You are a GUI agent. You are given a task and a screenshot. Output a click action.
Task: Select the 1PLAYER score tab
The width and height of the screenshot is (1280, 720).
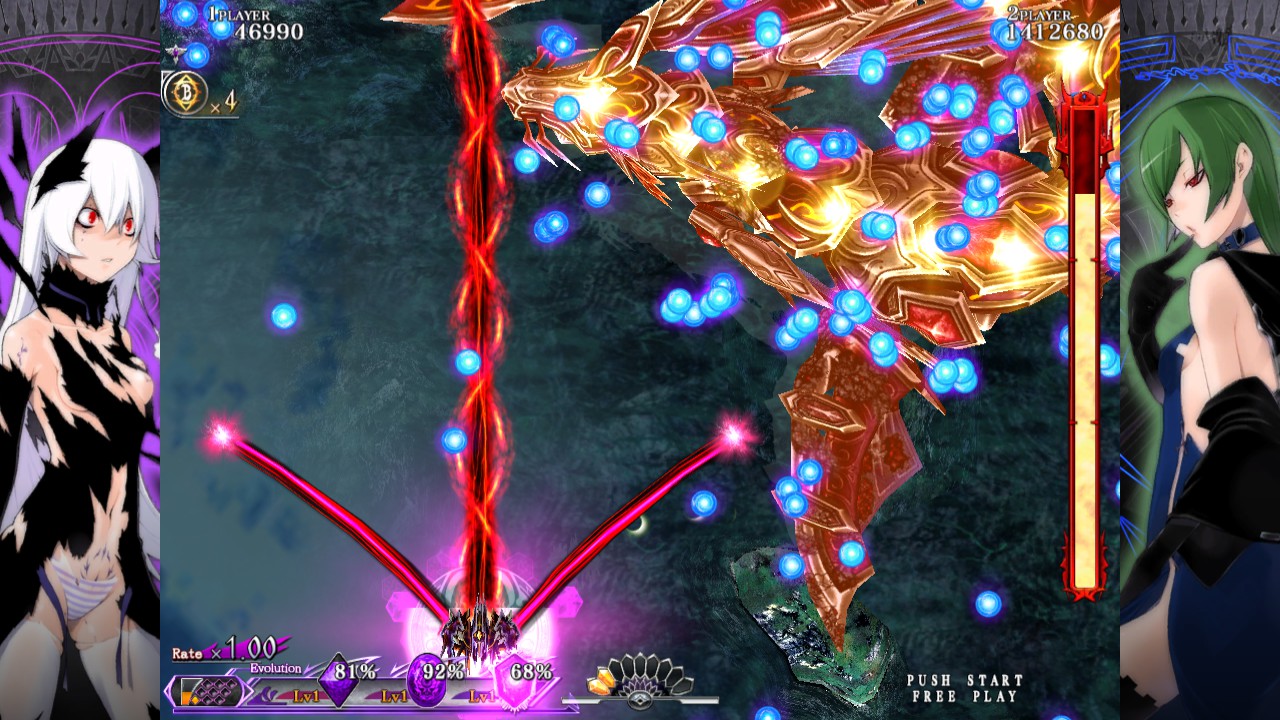pyautogui.click(x=237, y=16)
